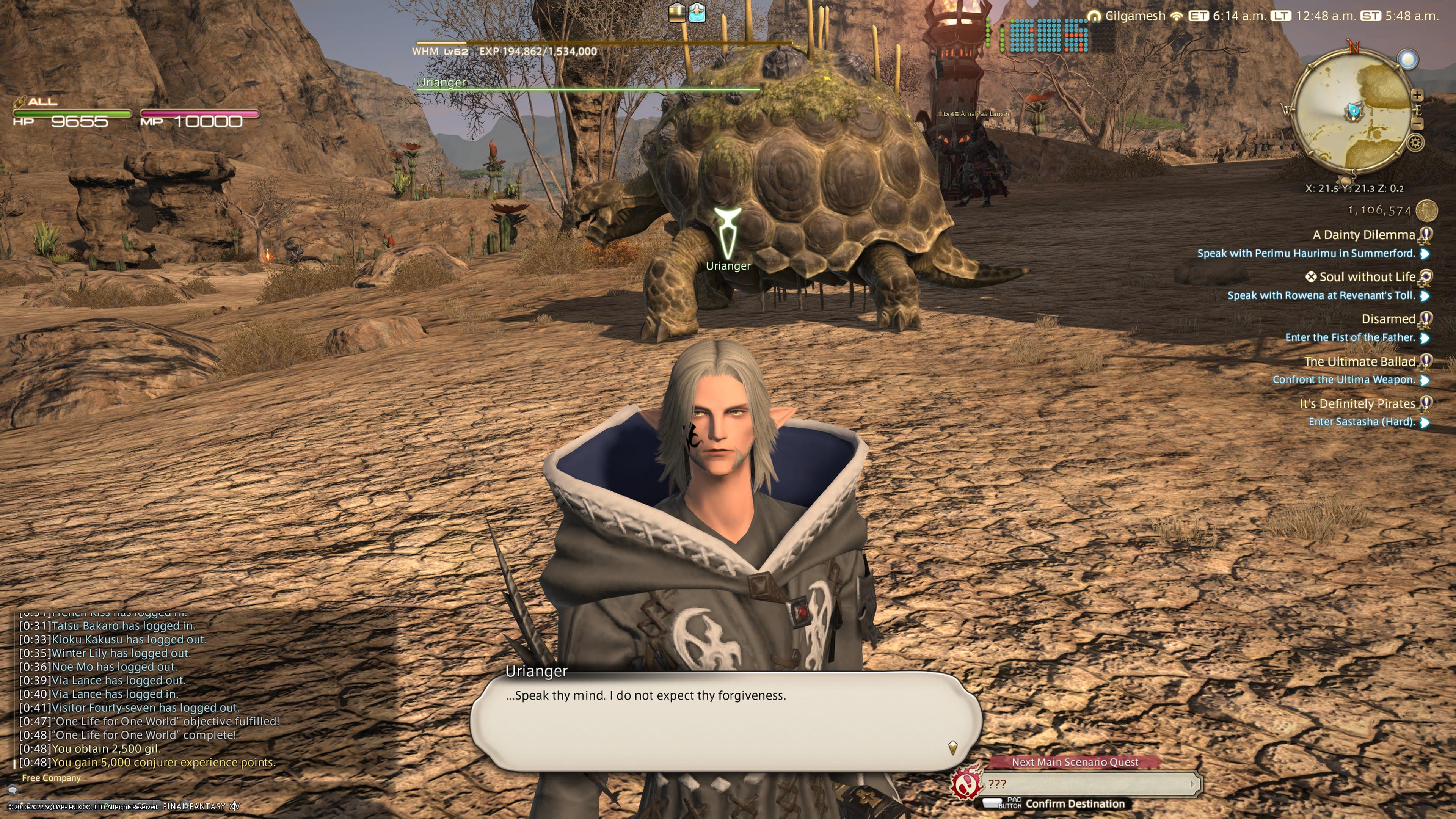Check the weather icon beside the minimap
Screen dimensions: 1456x819
pos(1407,59)
